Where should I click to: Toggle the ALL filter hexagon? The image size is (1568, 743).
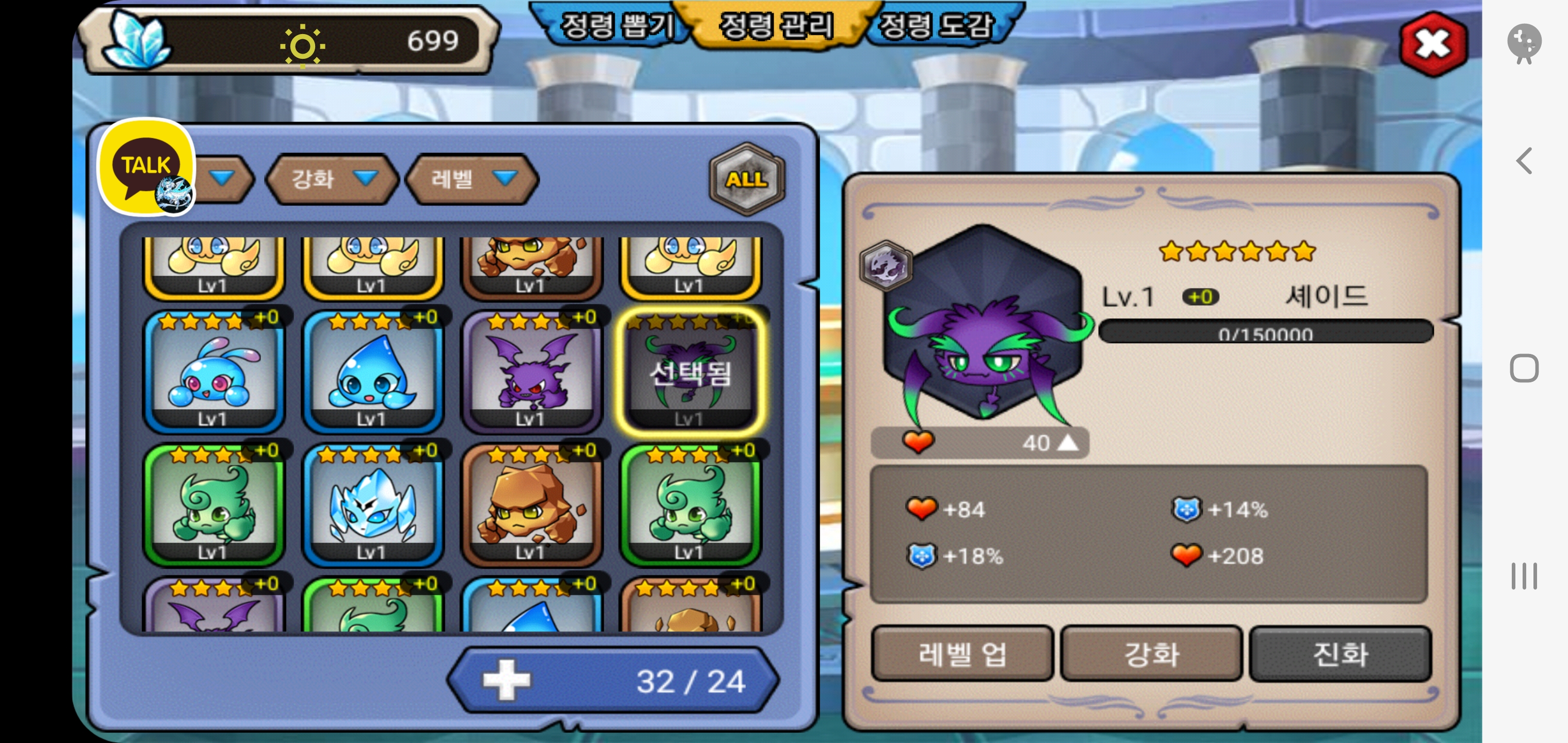(x=746, y=179)
